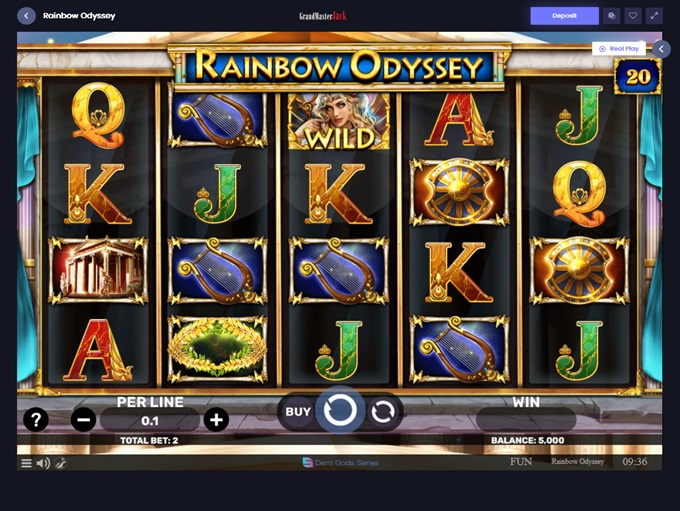The height and width of the screenshot is (511, 680).
Task: Open the help question mark
Action: pos(35,420)
